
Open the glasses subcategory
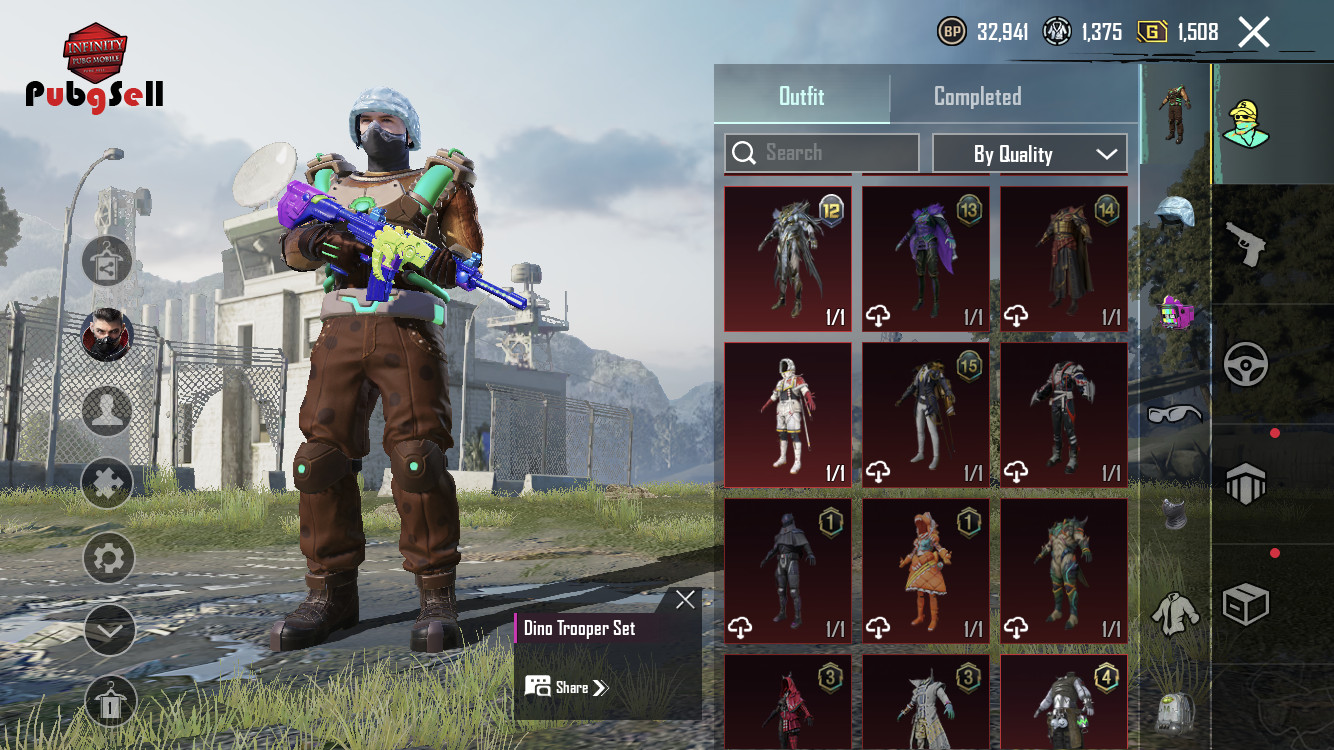[x=1175, y=414]
